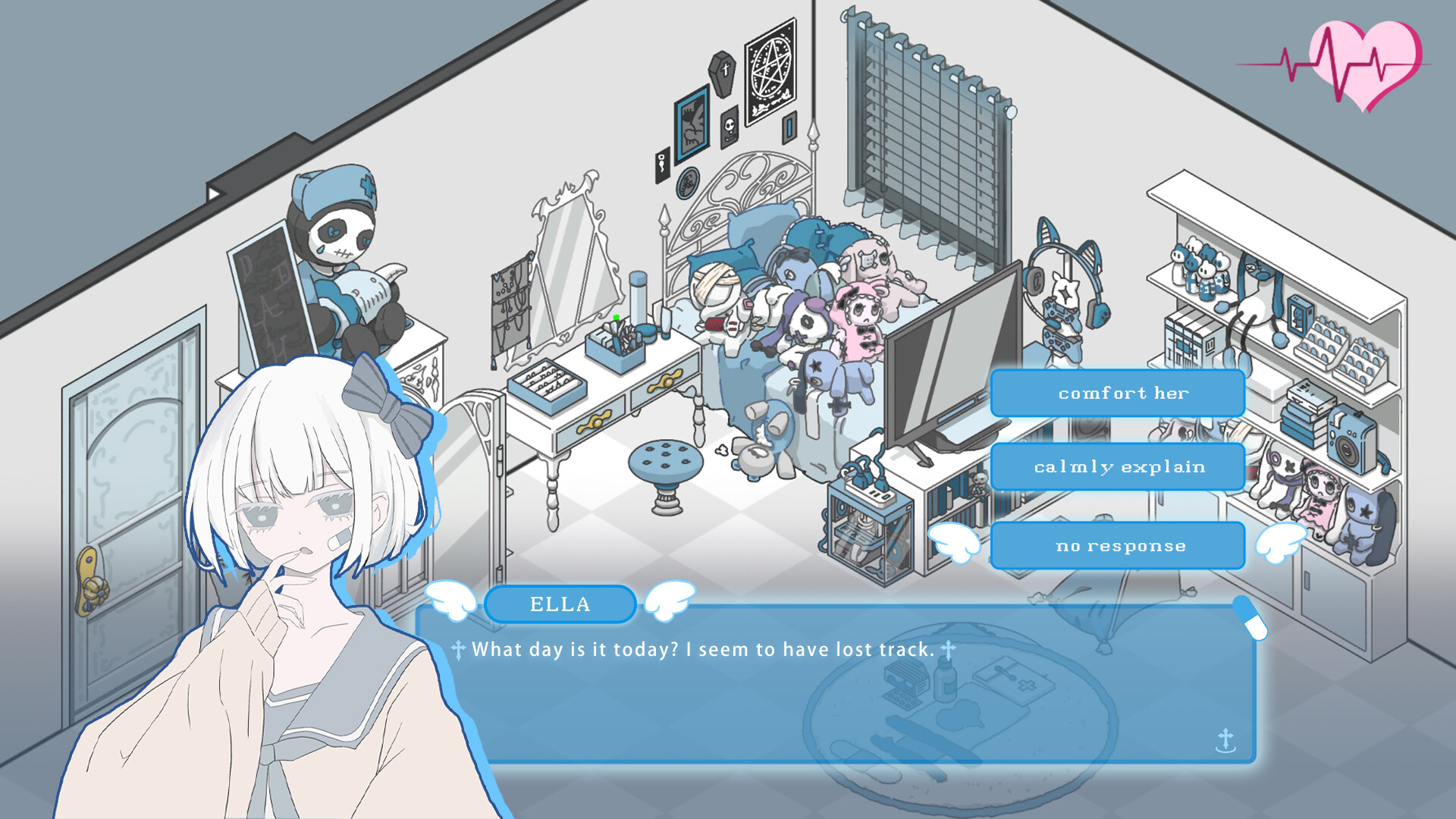Choose the comfort her option
1456x819 pixels.
[x=1118, y=393]
